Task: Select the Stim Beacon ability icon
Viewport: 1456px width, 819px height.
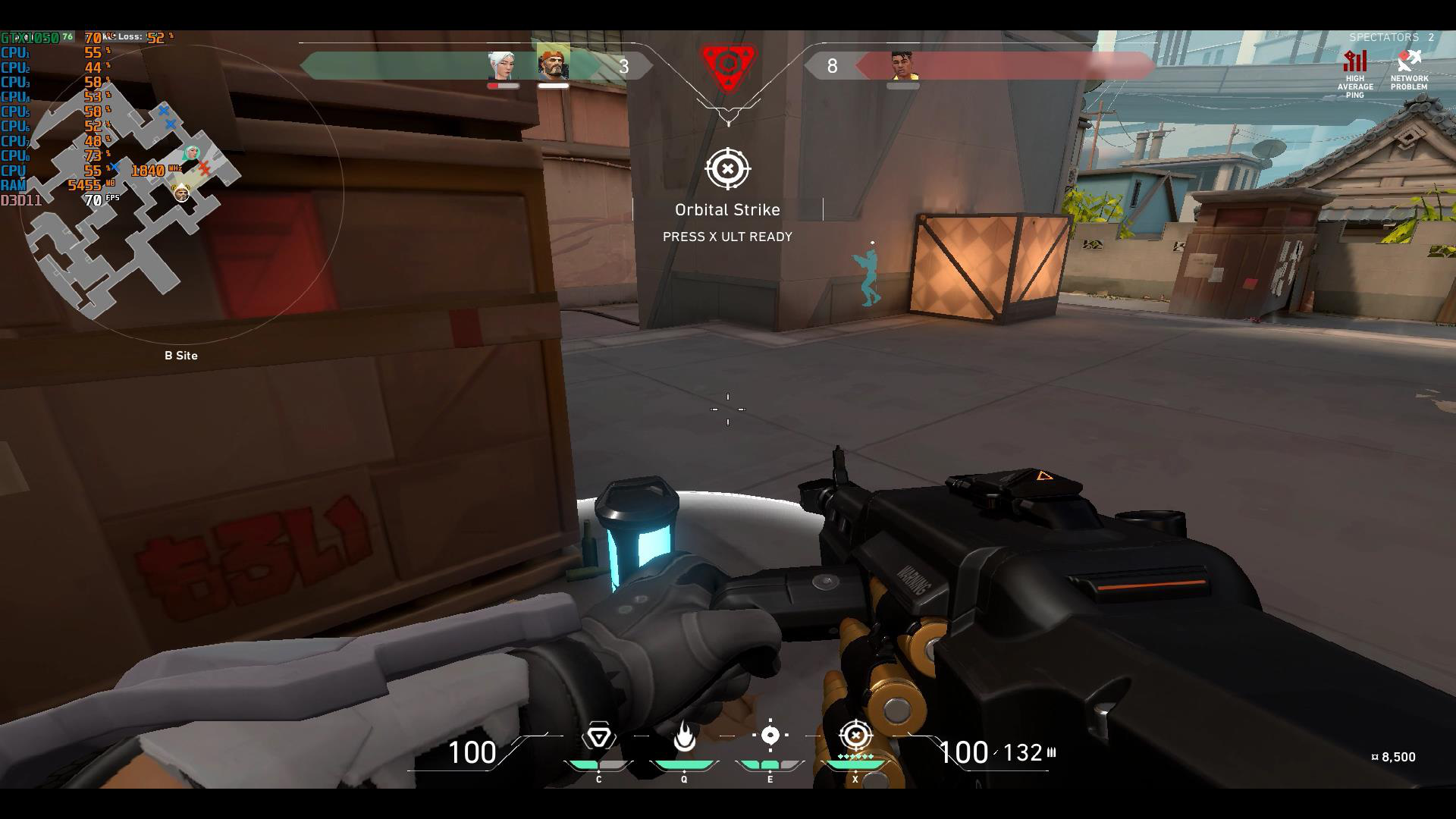Action: (x=599, y=736)
